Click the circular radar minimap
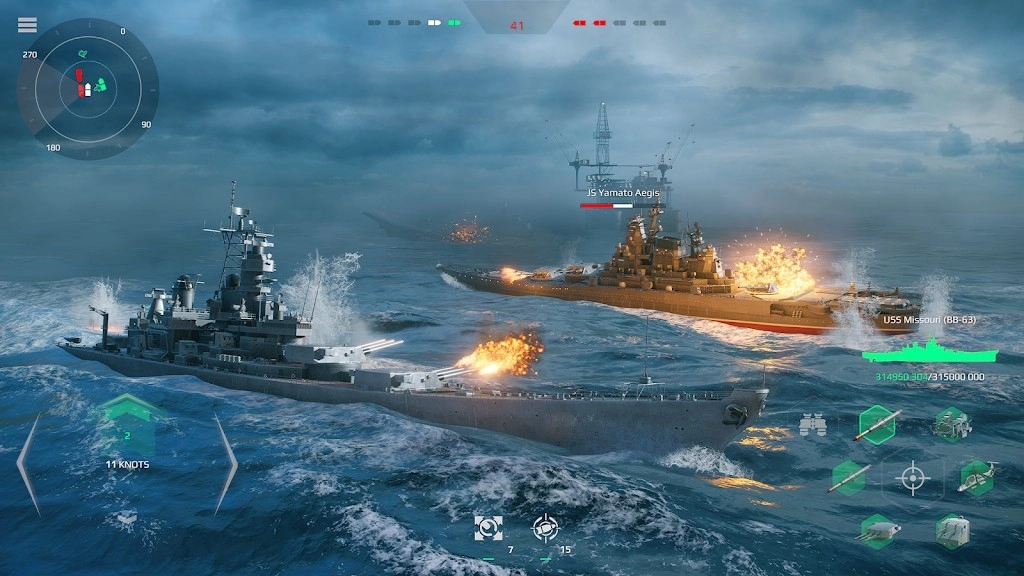 [x=87, y=89]
